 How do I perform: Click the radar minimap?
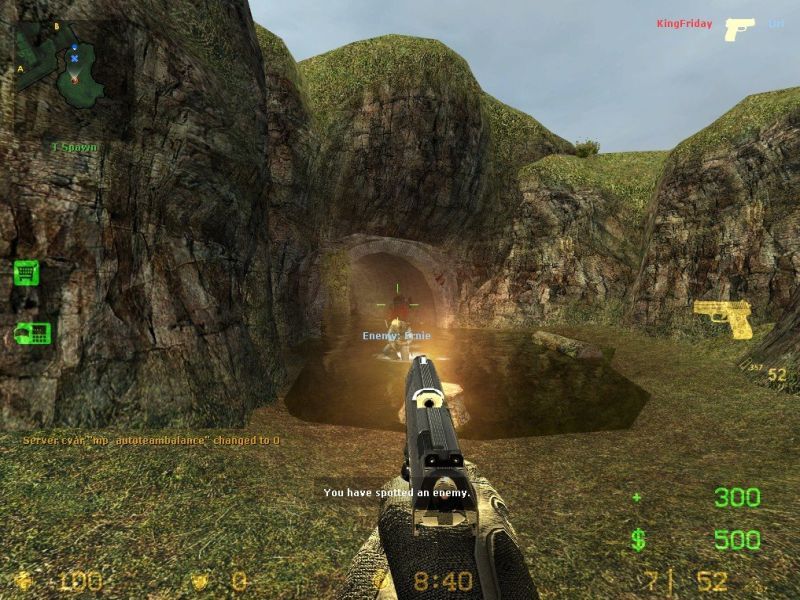pos(62,65)
